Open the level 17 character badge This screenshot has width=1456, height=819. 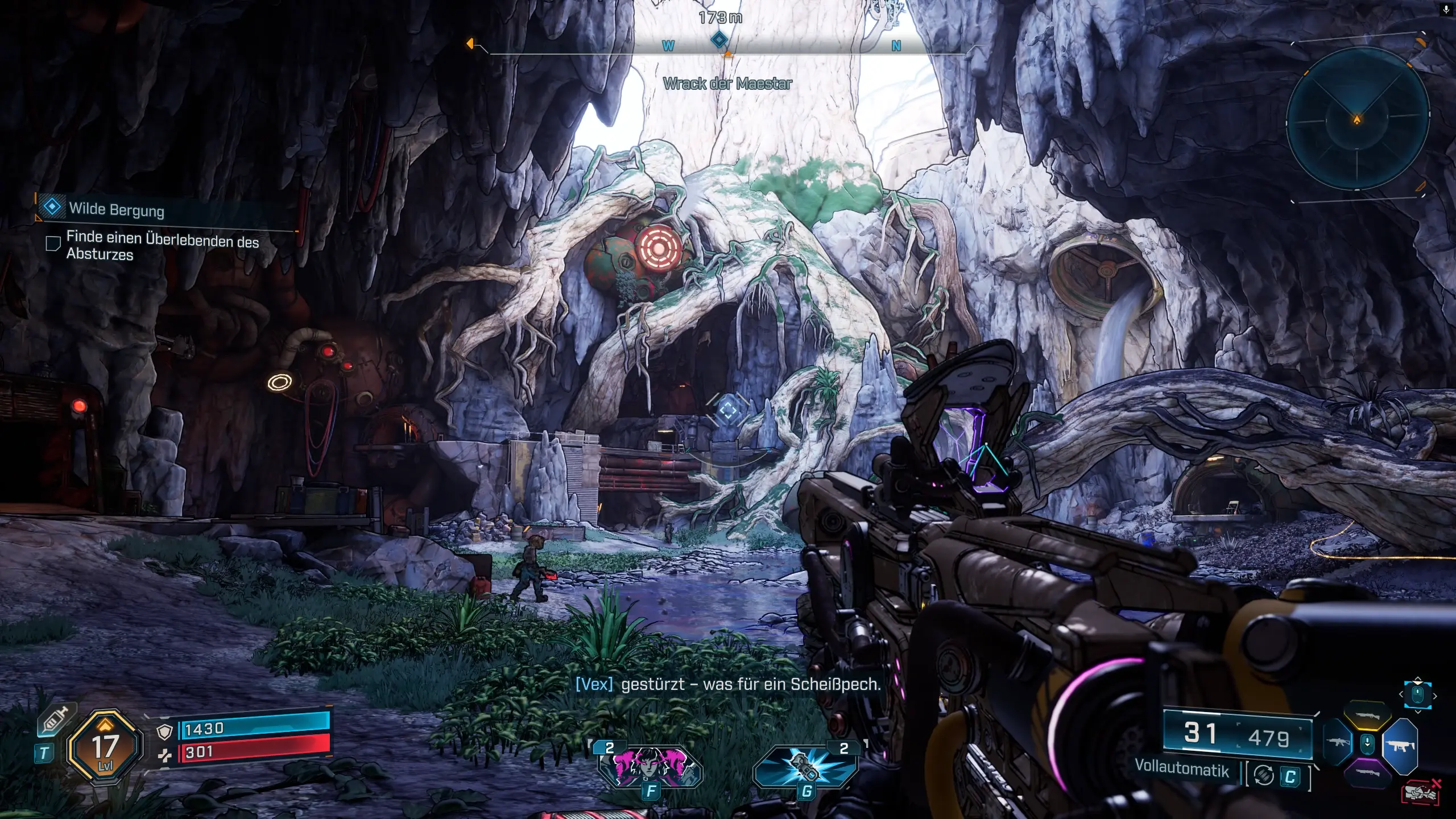tap(104, 748)
